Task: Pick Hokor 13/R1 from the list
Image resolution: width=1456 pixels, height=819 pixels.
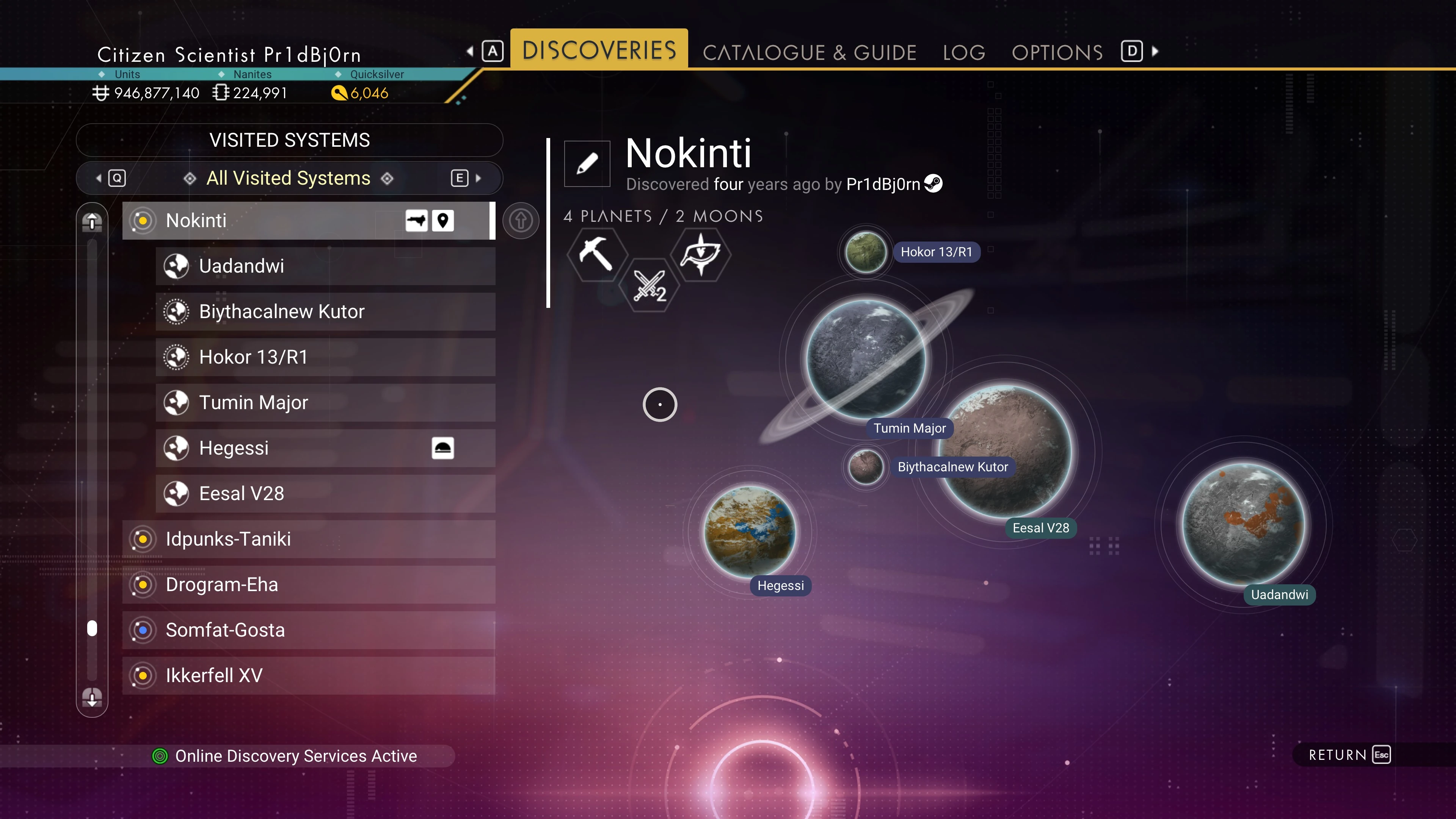Action: tap(325, 357)
